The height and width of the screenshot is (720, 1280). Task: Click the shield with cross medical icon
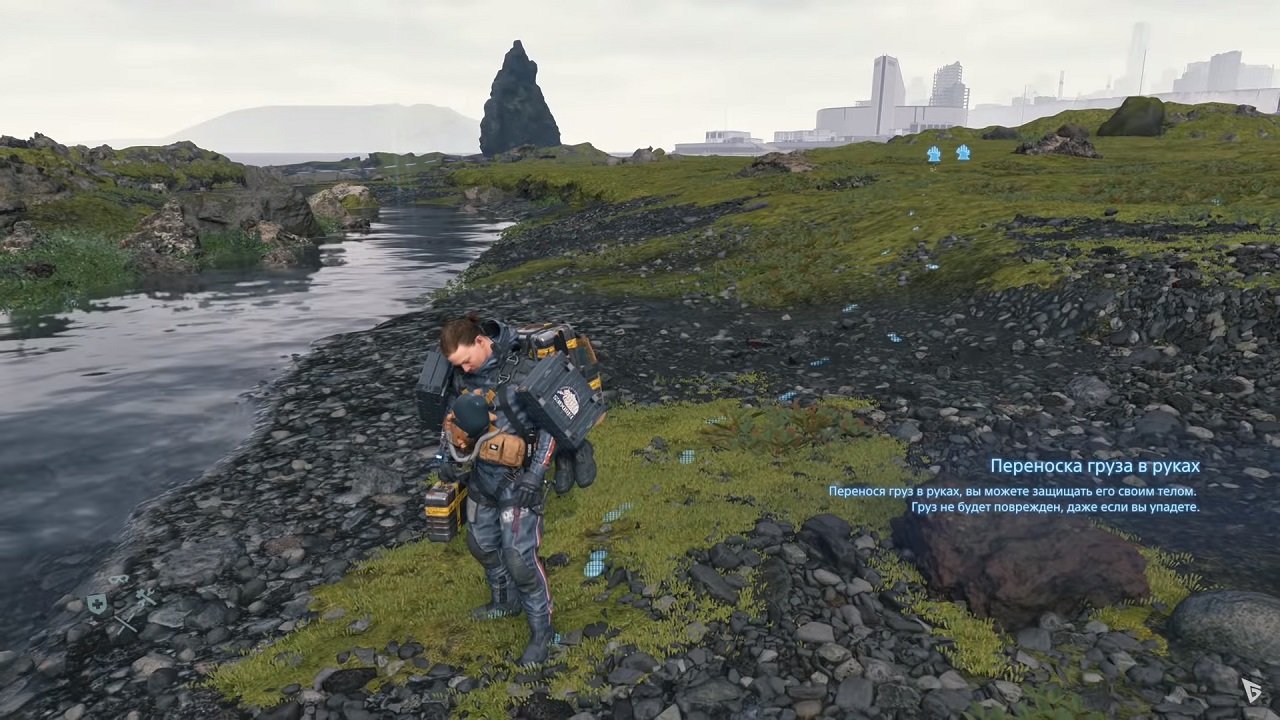click(x=97, y=604)
